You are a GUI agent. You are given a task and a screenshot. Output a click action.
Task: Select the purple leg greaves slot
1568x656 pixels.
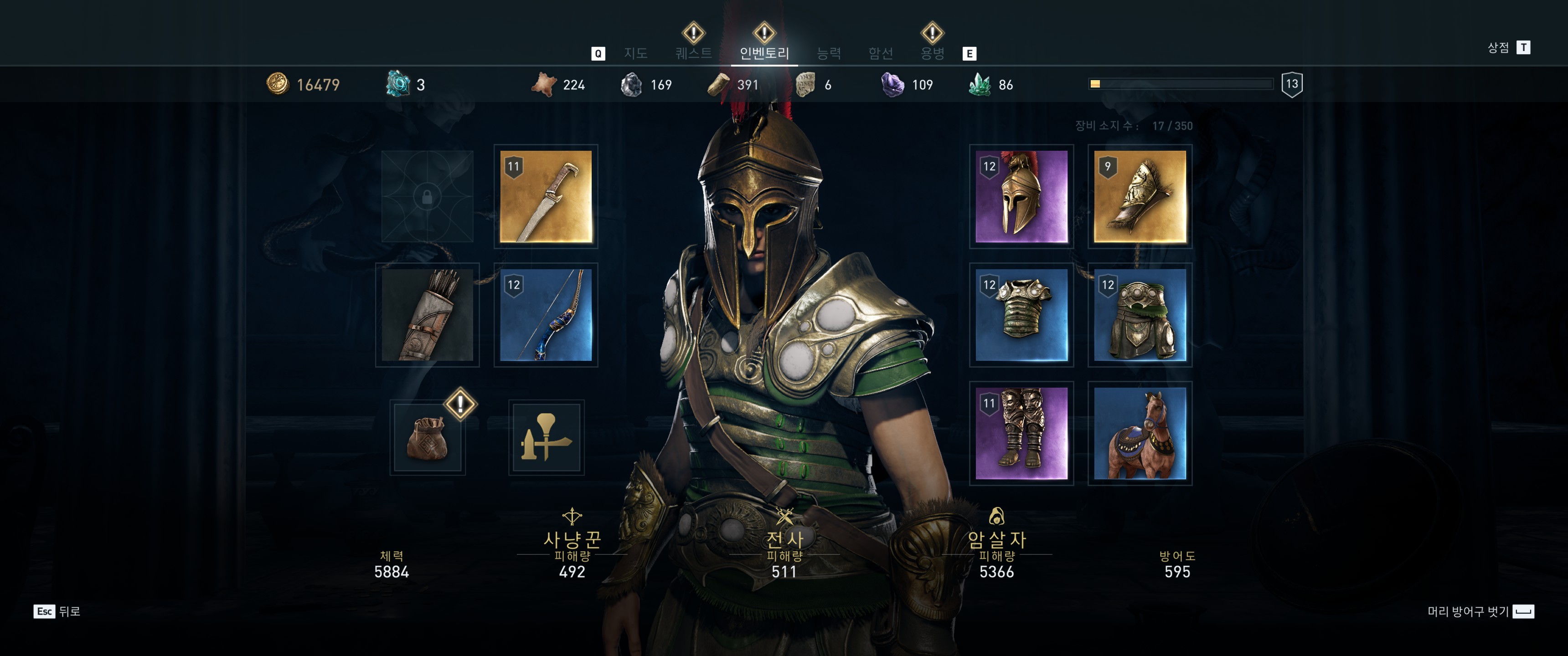click(1021, 433)
